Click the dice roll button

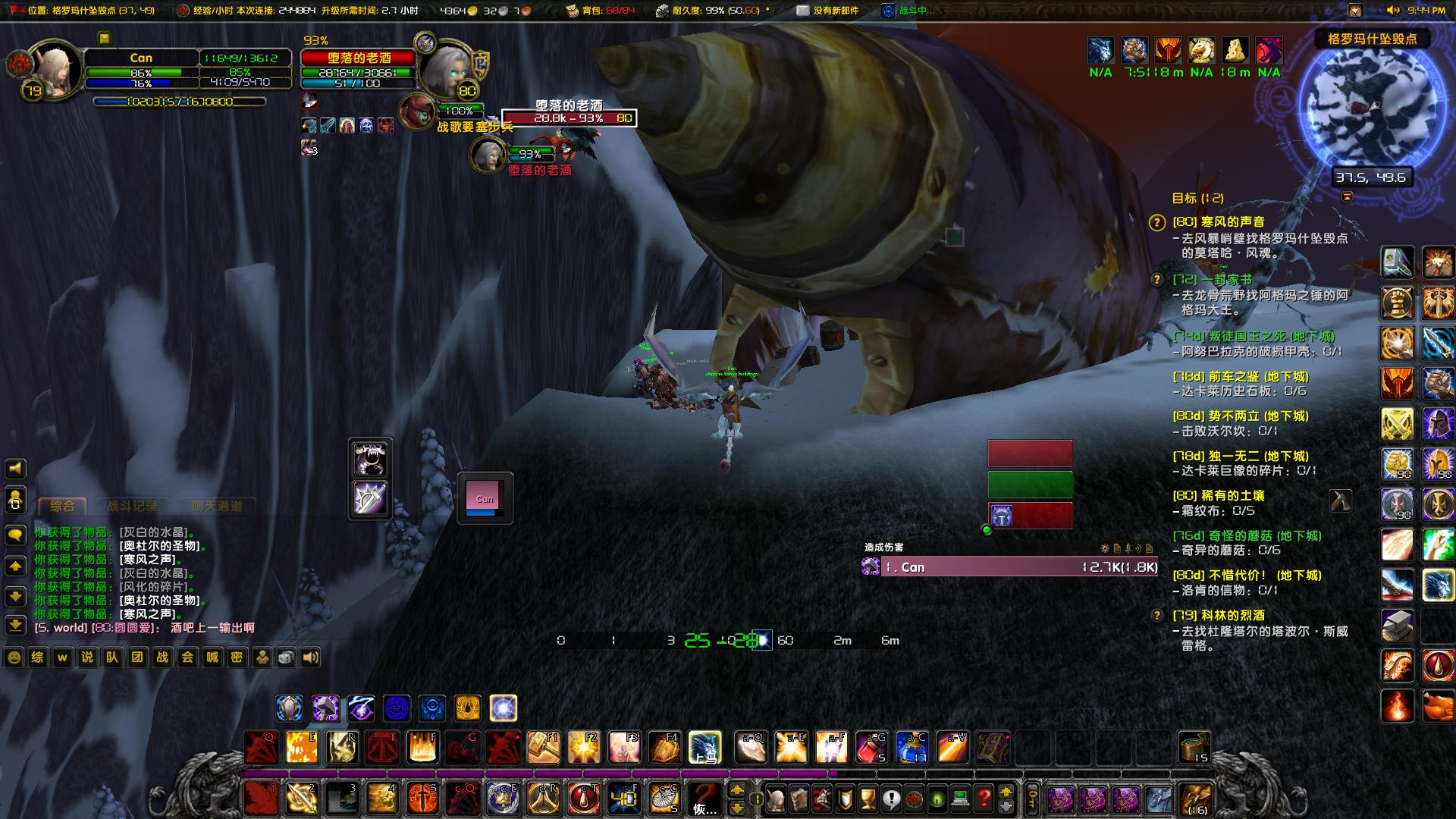pyautogui.click(x=286, y=657)
